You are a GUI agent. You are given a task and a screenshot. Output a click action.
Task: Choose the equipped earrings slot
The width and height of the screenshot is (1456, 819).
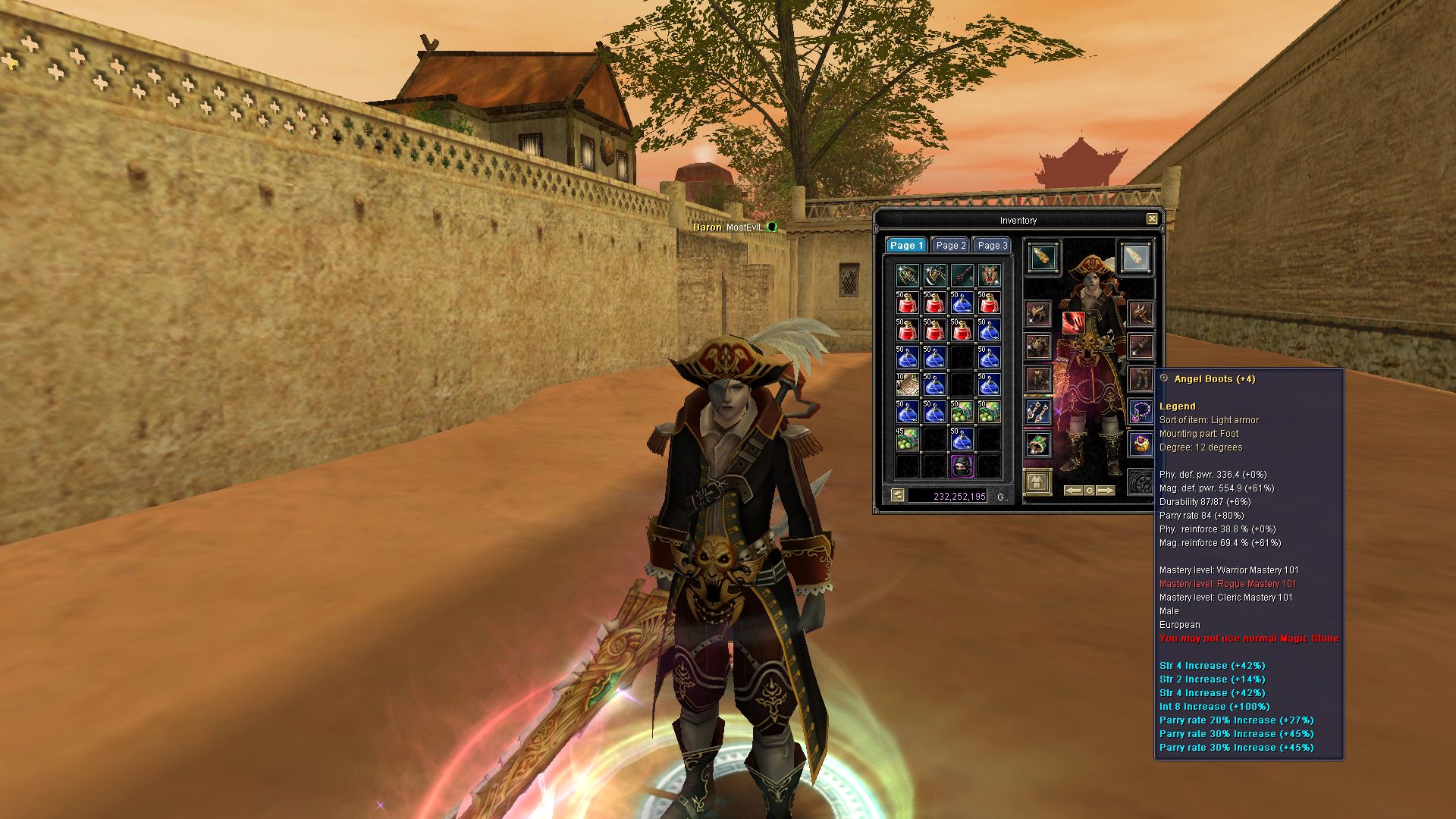(1037, 412)
